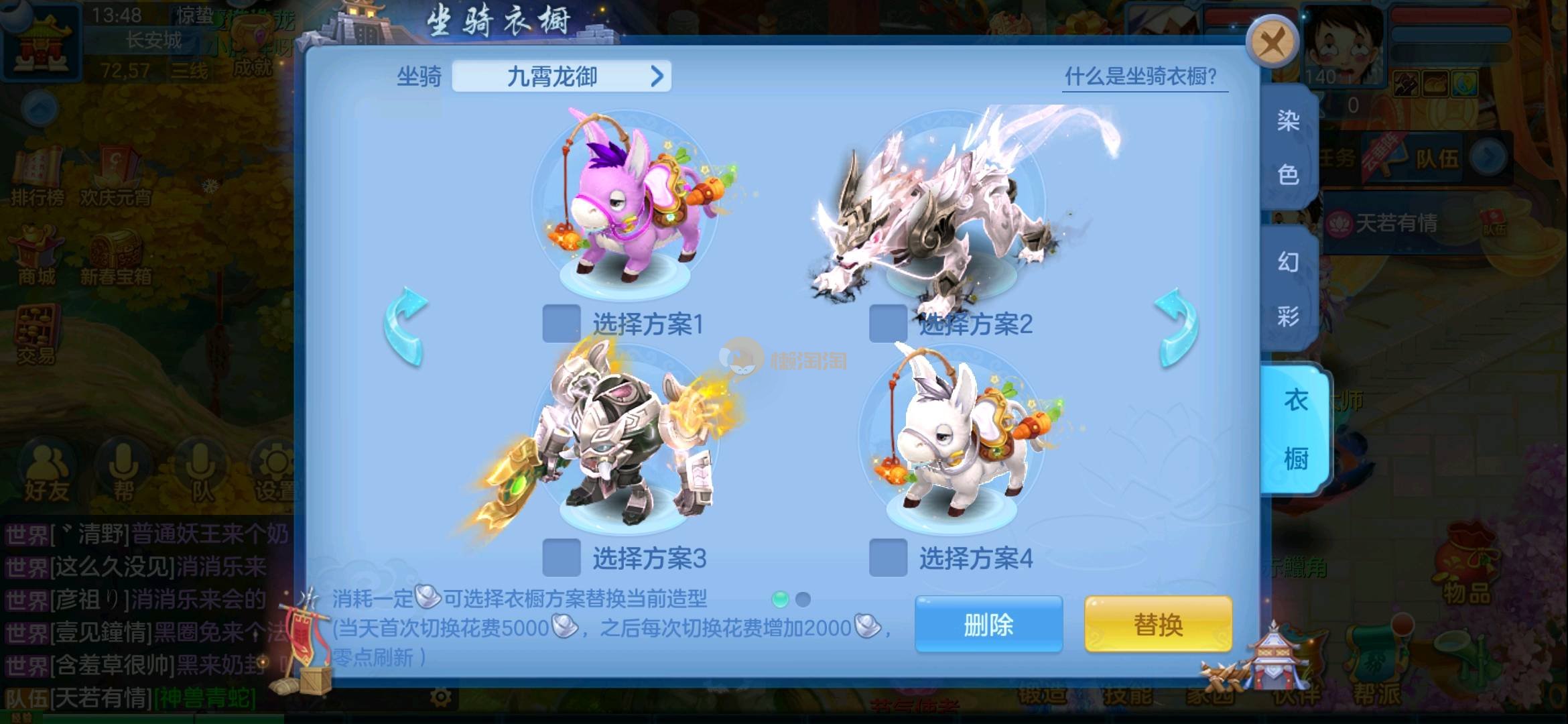Jump to the second page dot
This screenshot has height=724, width=1568.
point(803,599)
